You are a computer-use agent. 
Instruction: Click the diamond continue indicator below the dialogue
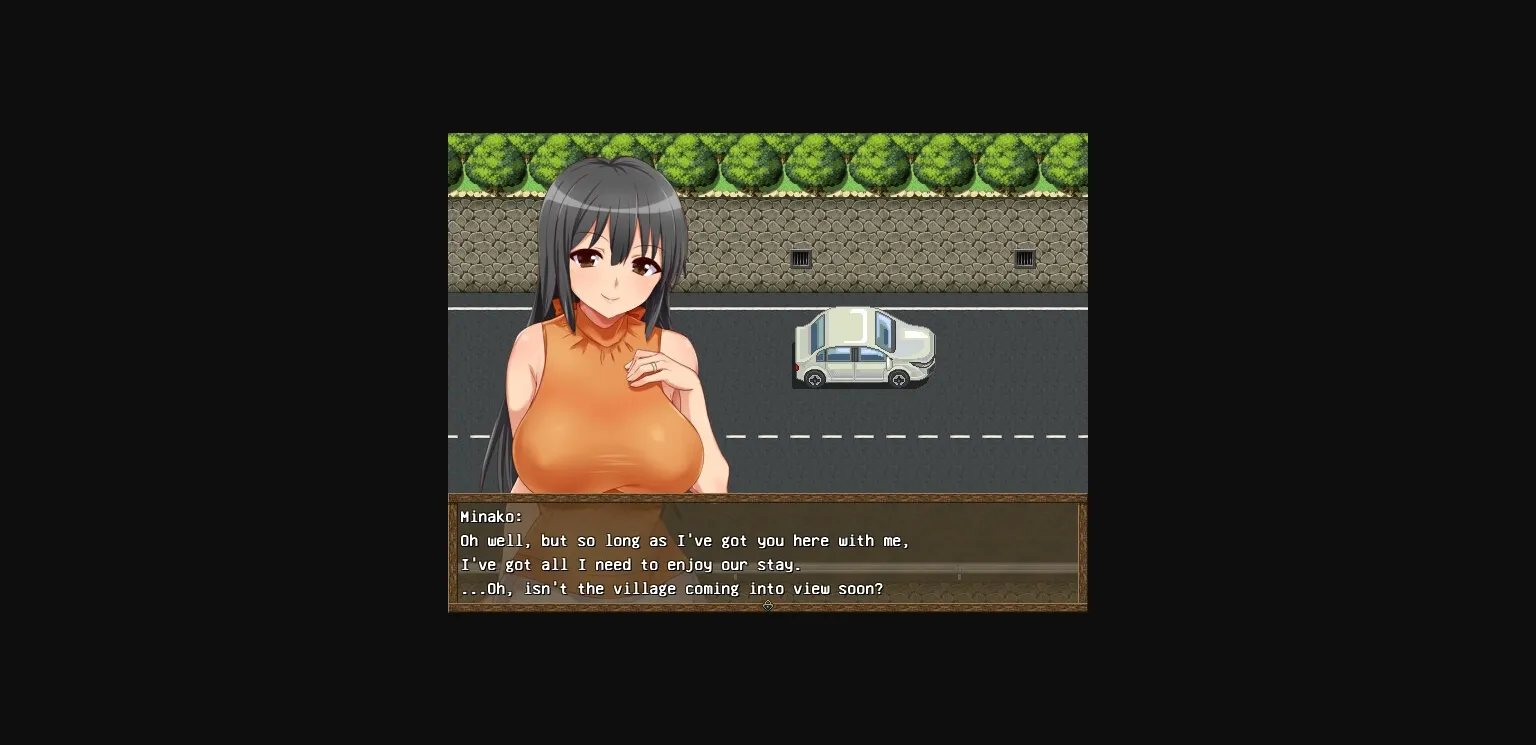pyautogui.click(x=768, y=605)
